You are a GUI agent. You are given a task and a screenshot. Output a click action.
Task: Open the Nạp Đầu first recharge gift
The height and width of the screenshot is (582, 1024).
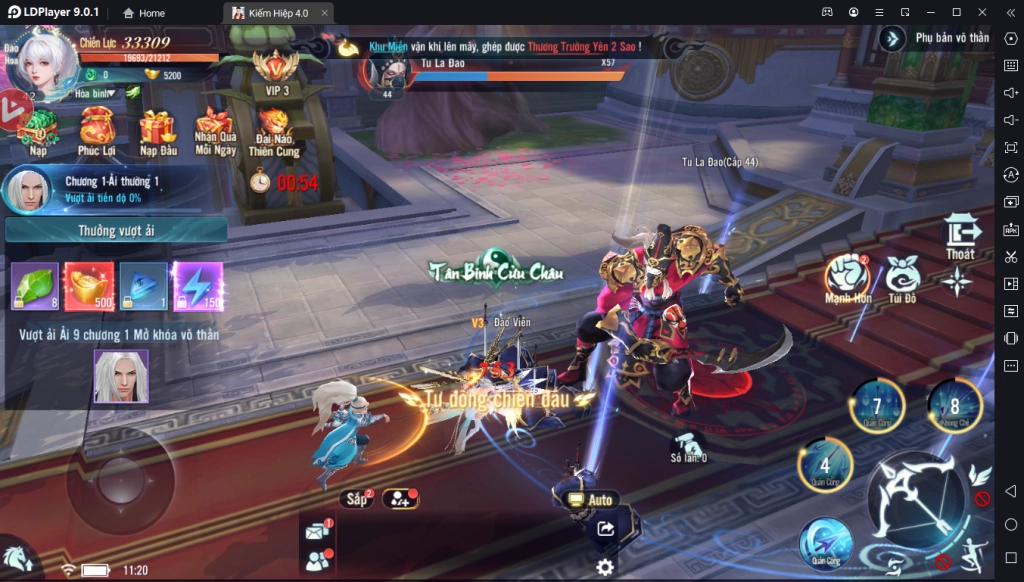(157, 128)
